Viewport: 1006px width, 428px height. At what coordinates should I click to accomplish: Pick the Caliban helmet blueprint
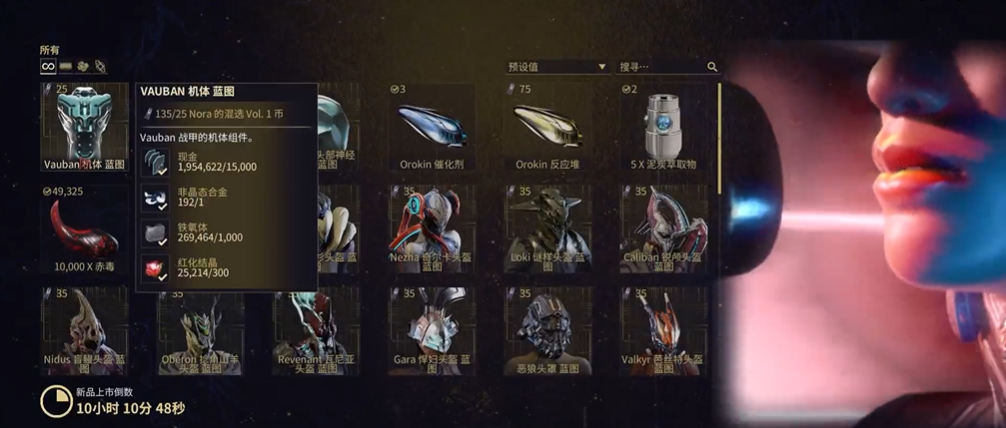tap(663, 230)
